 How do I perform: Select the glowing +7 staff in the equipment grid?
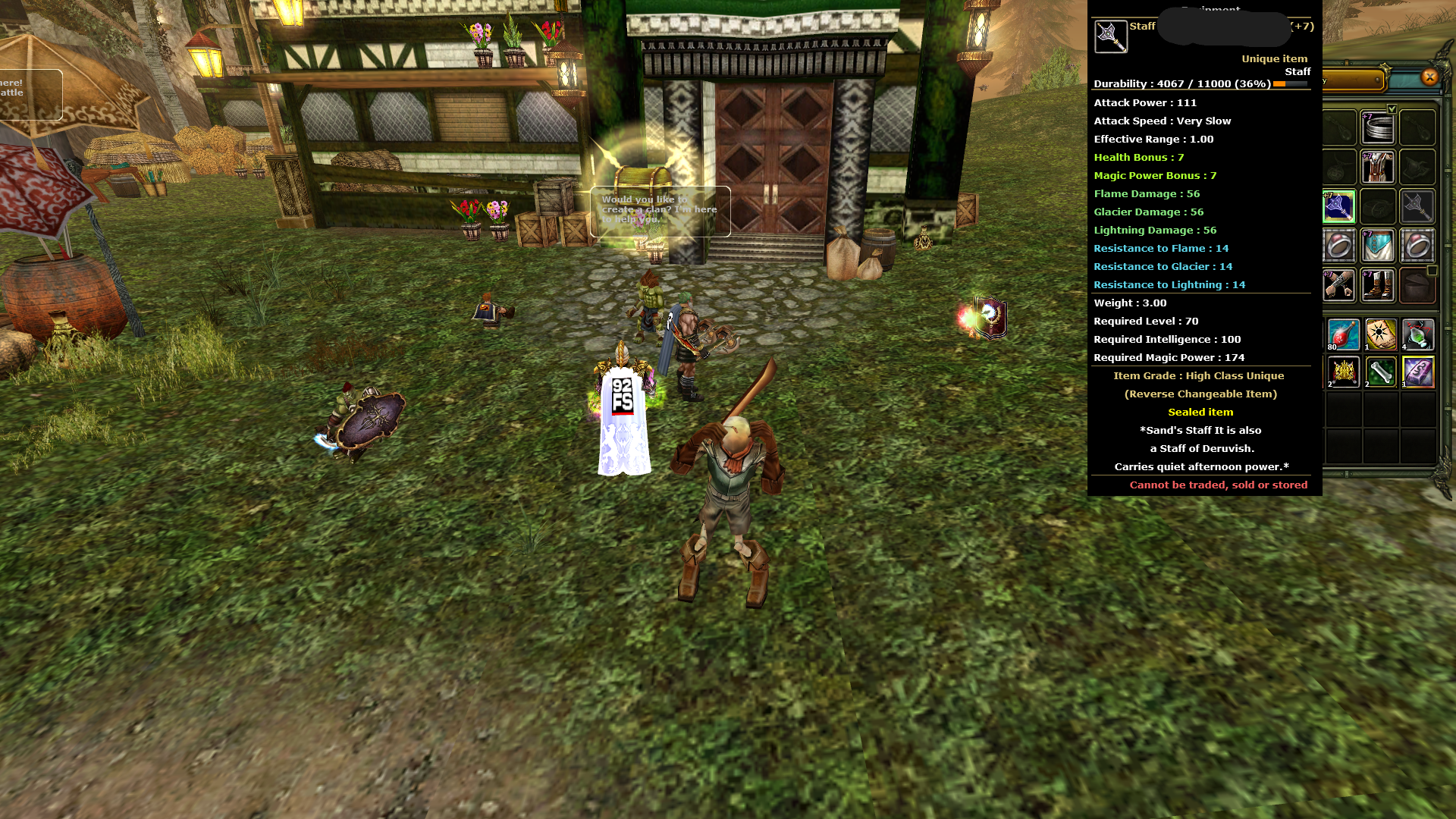pos(1338,207)
